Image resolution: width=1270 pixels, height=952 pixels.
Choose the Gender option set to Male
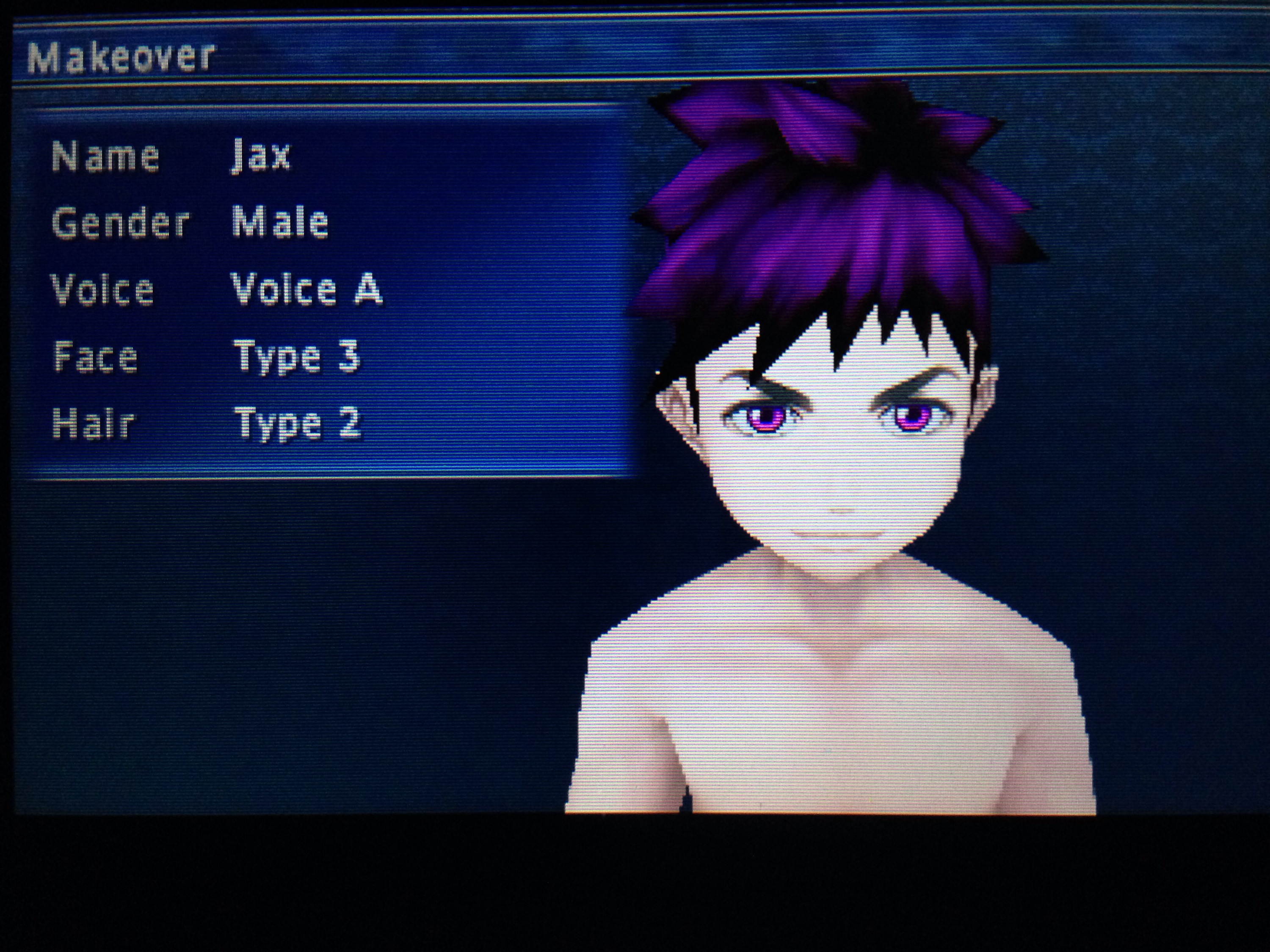pyautogui.click(x=279, y=222)
